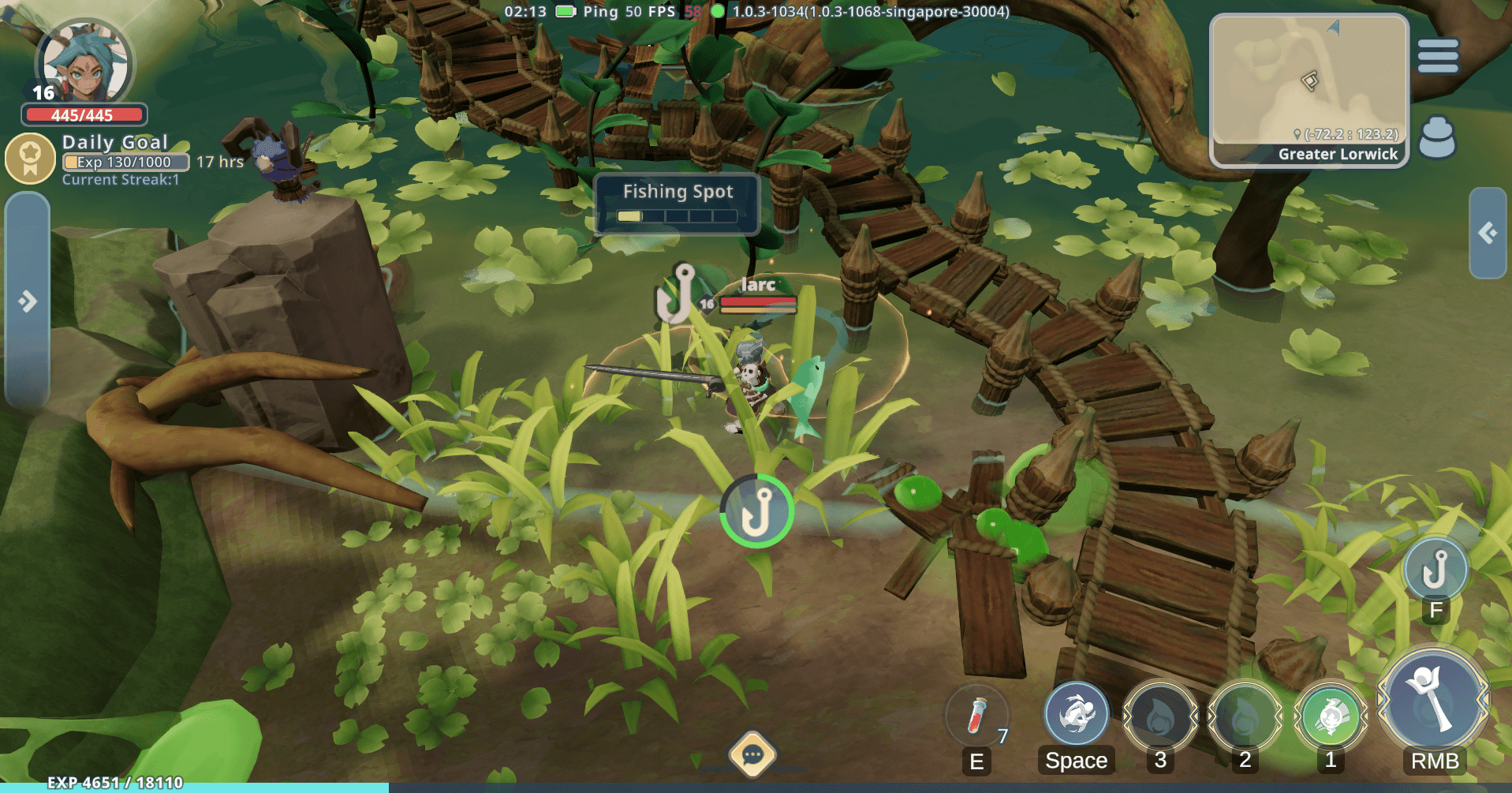Expand the right side panel arrow
The width and height of the screenshot is (1512, 793).
(x=1488, y=233)
